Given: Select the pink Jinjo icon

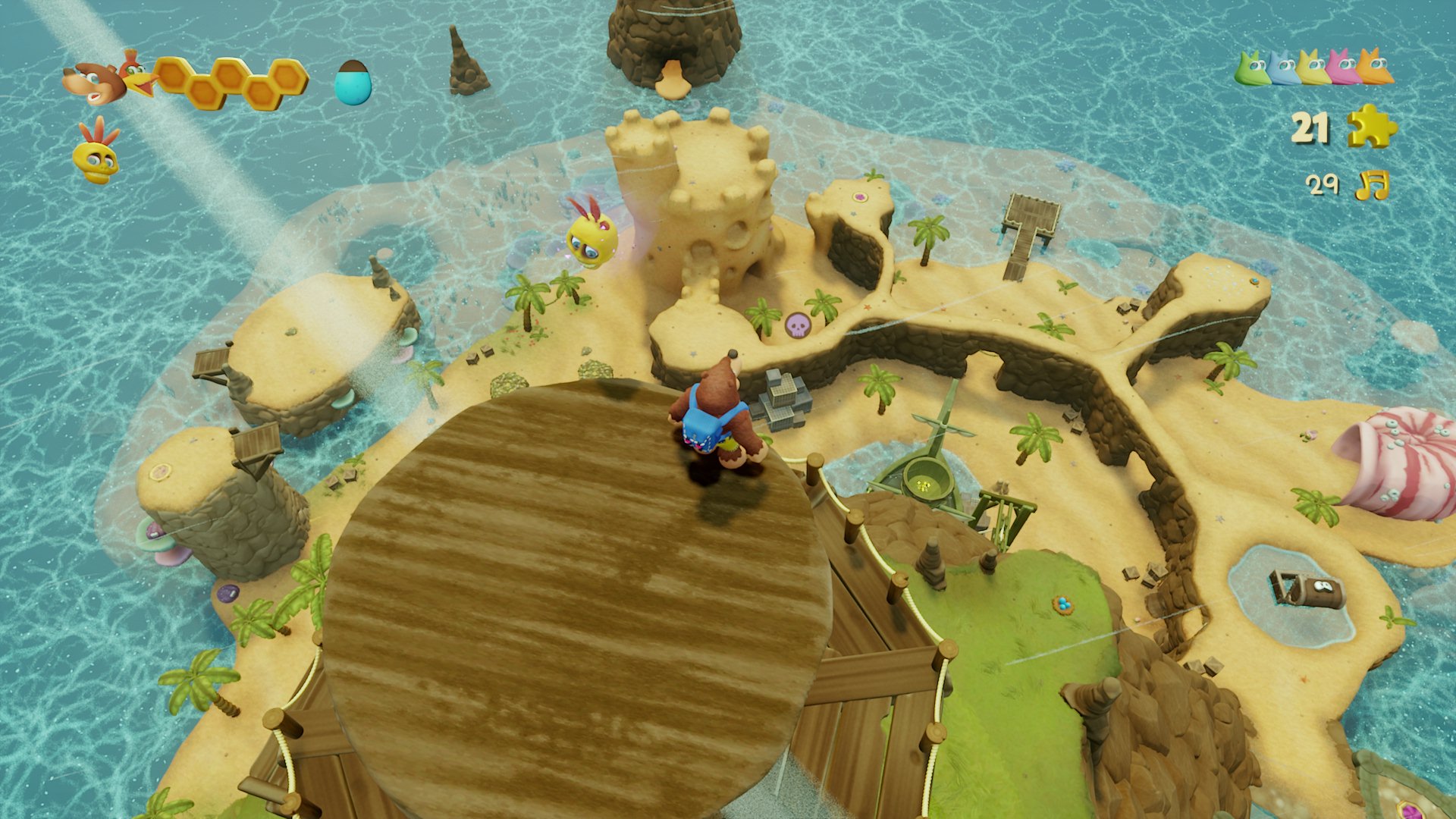Looking at the screenshot, I should (x=1344, y=67).
